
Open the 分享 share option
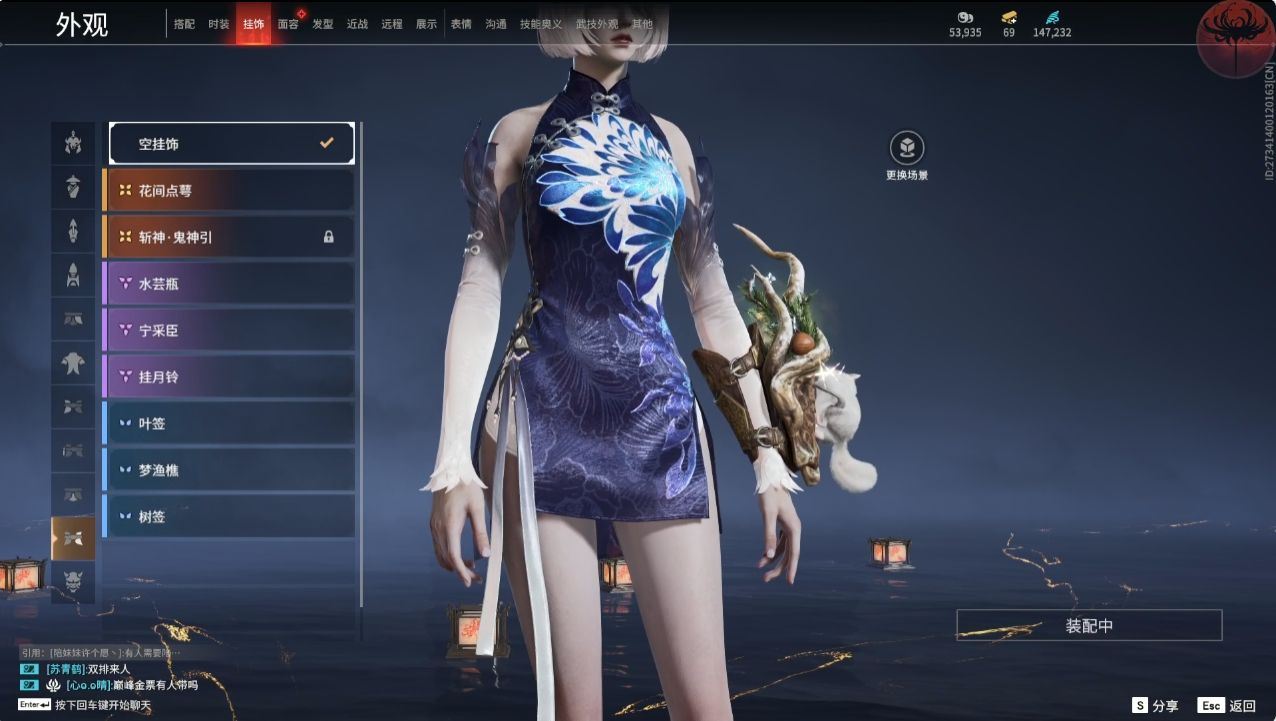1155,705
